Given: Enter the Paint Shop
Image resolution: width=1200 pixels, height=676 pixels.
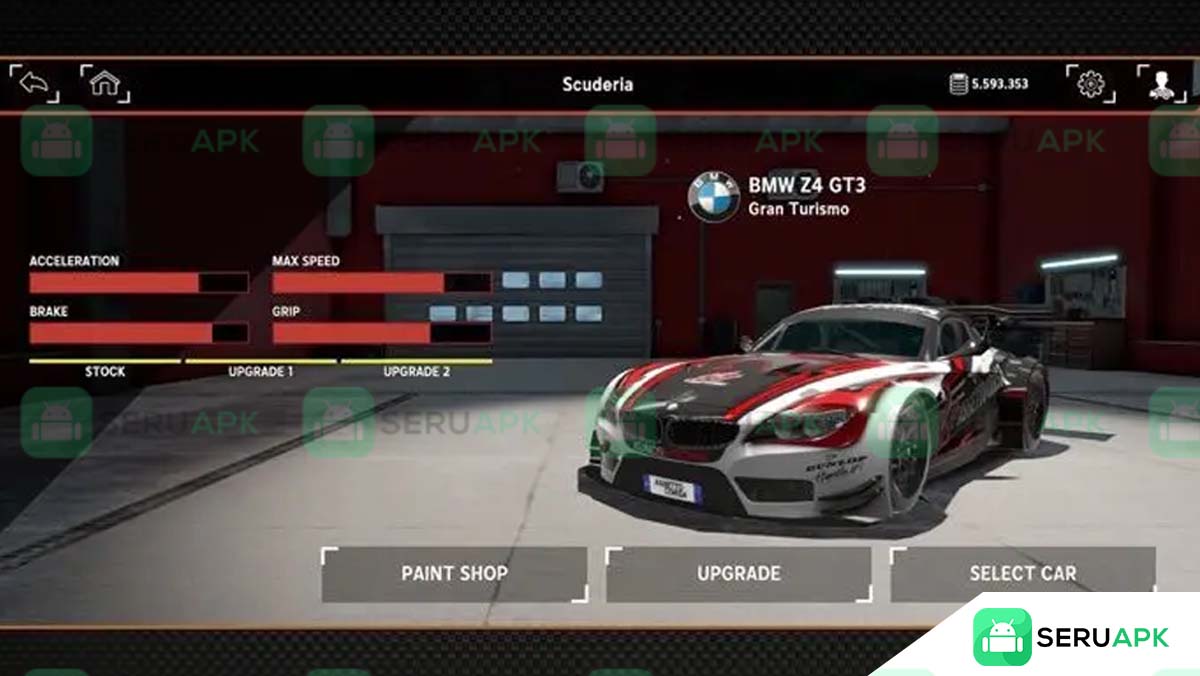Looking at the screenshot, I should [454, 574].
